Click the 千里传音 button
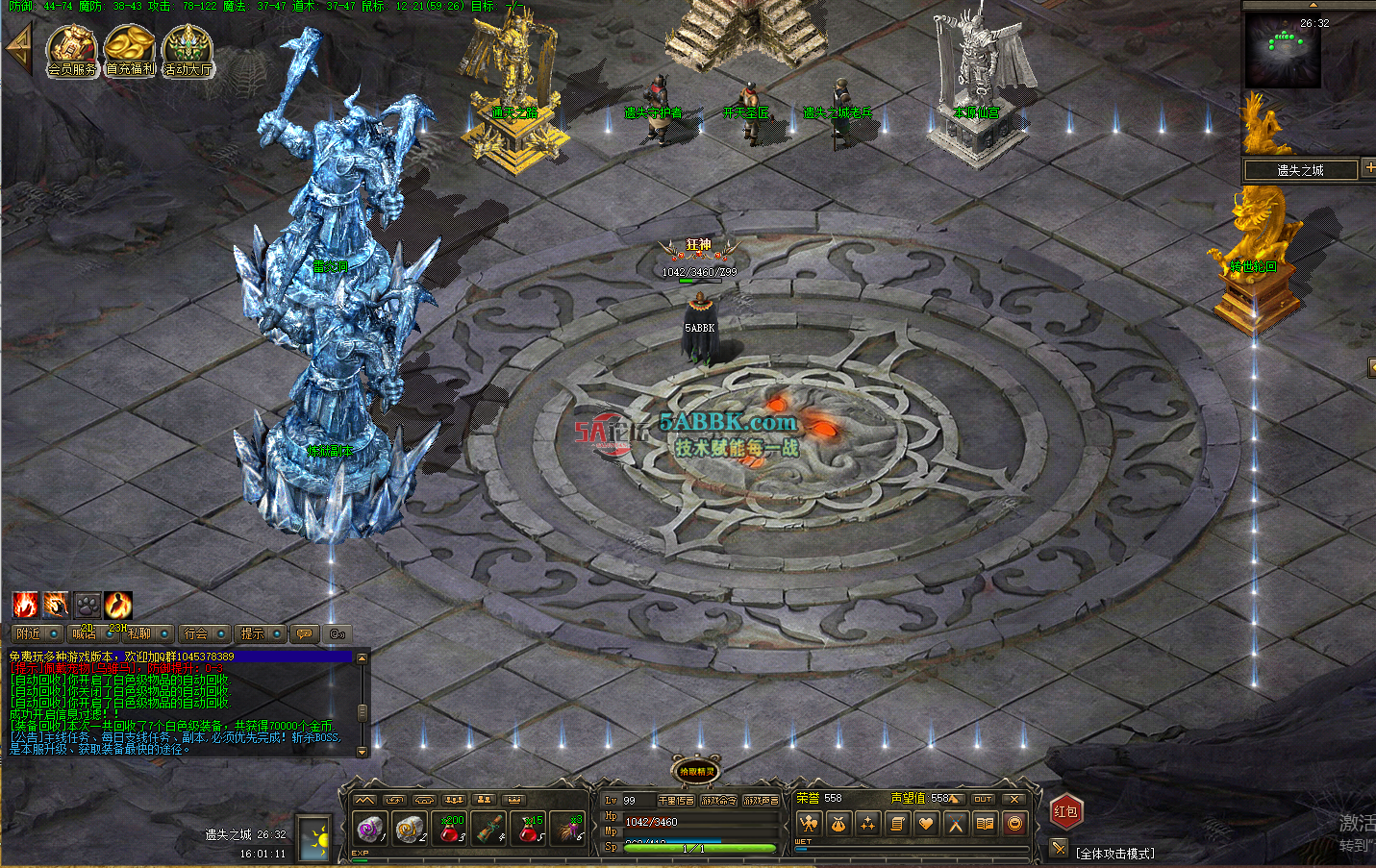This screenshot has width=1376, height=868. (675, 800)
